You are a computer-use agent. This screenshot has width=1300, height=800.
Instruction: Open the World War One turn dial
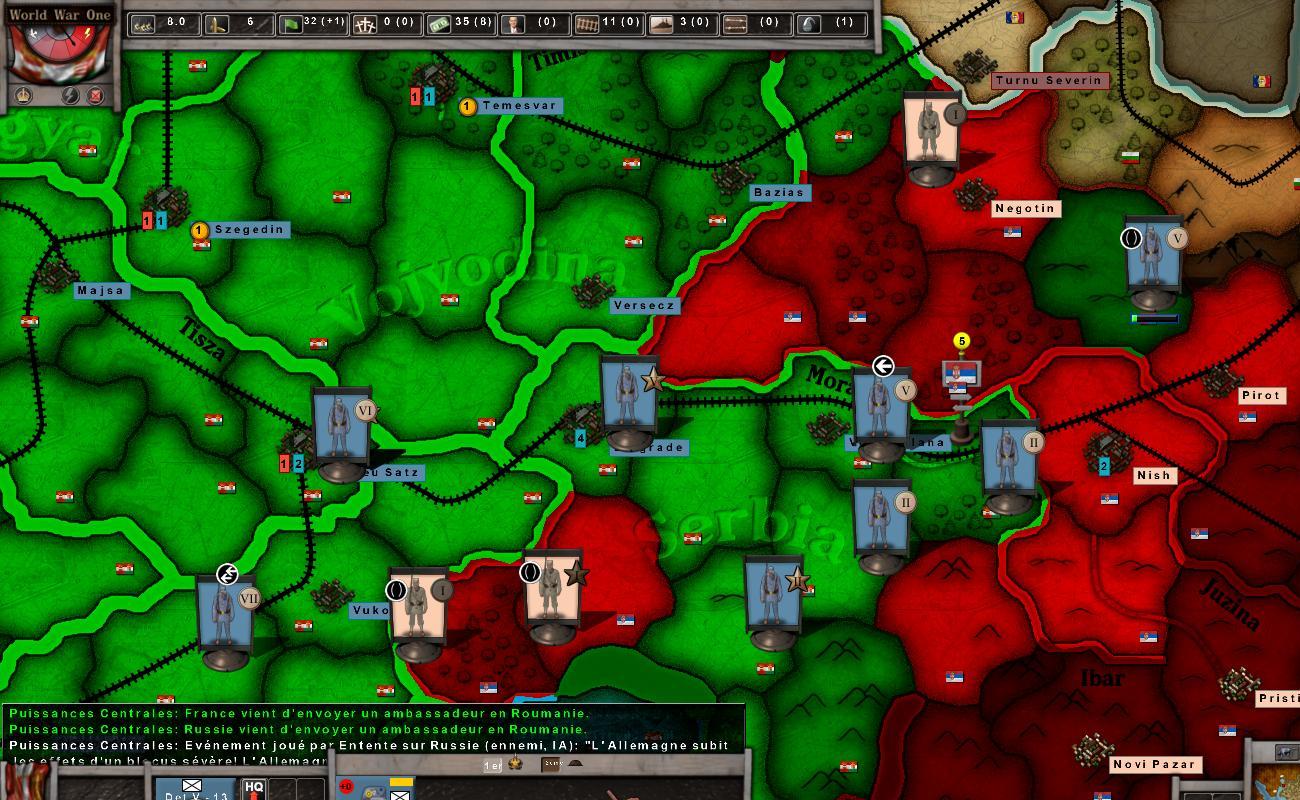58,48
